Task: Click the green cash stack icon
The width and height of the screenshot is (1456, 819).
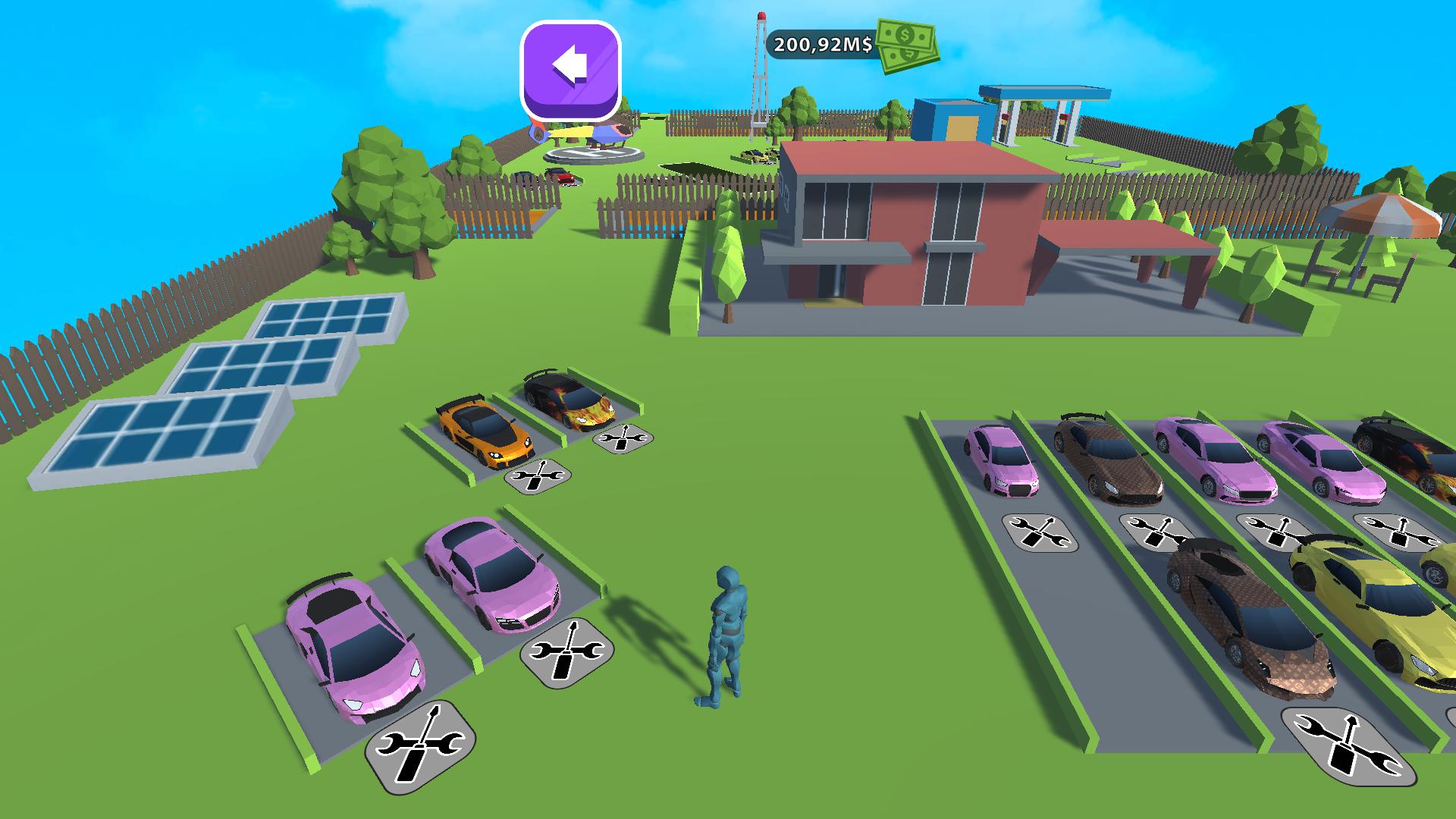Action: (906, 47)
